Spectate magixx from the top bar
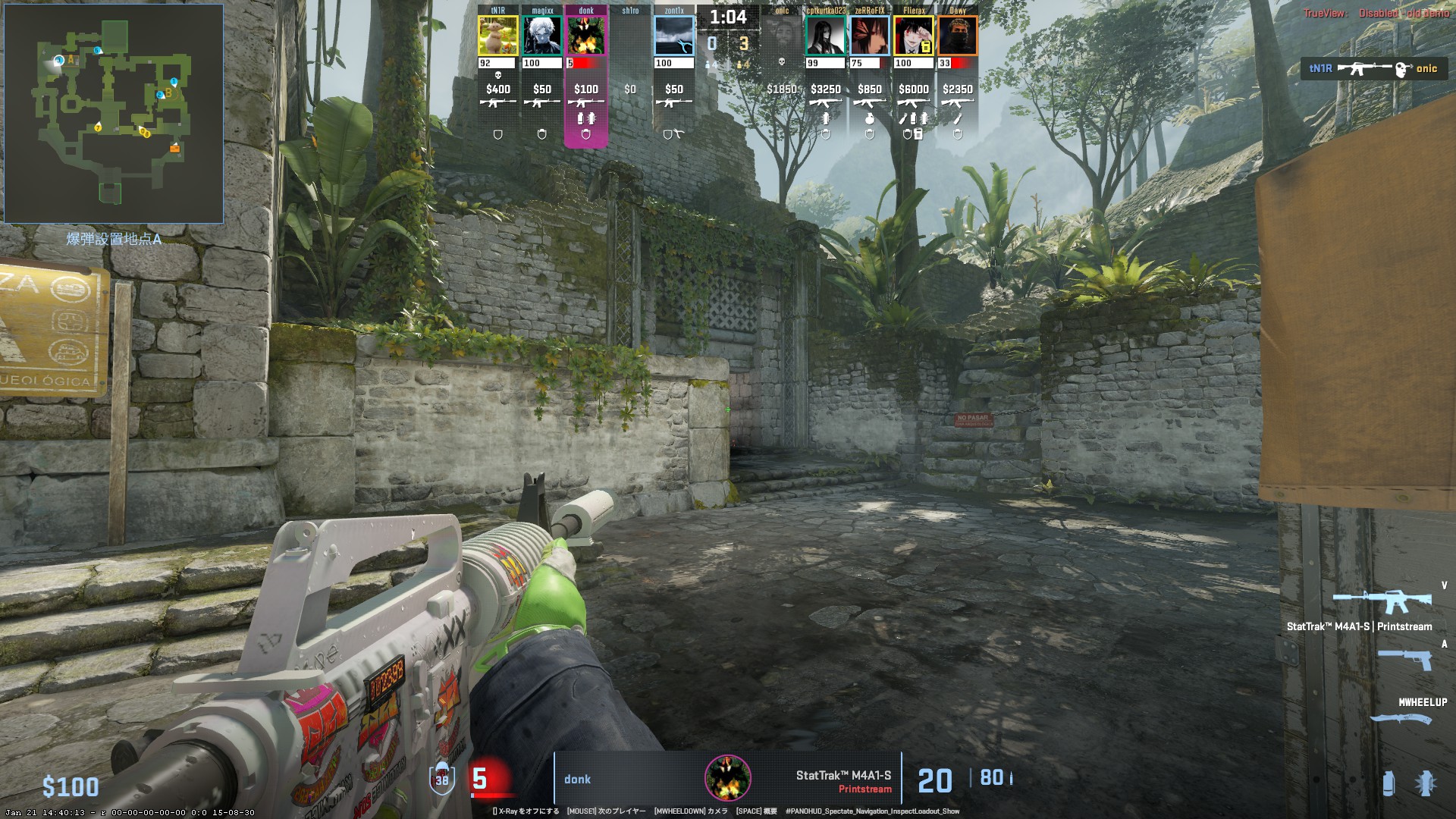 [542, 36]
